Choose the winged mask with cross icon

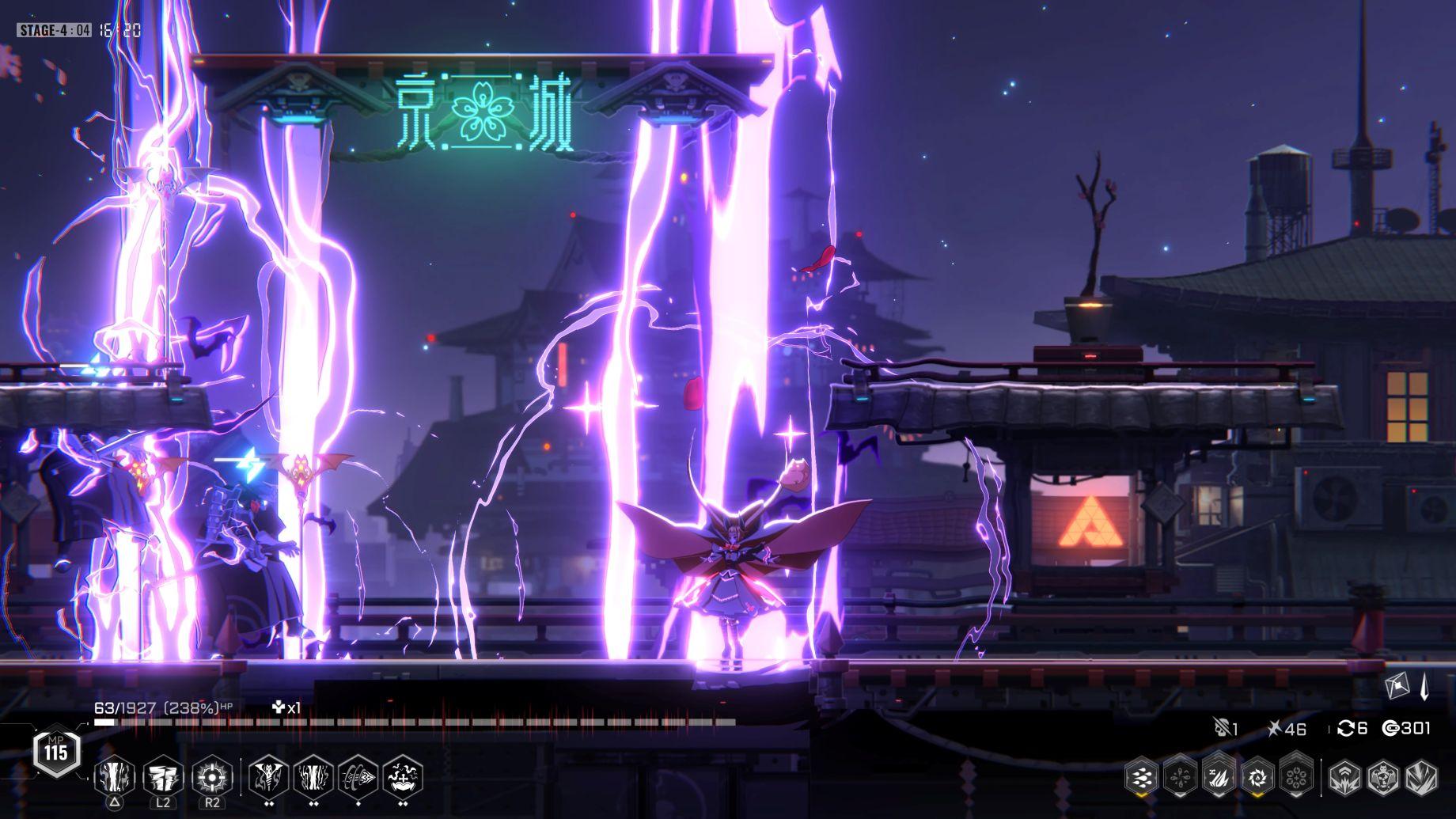tap(402, 777)
